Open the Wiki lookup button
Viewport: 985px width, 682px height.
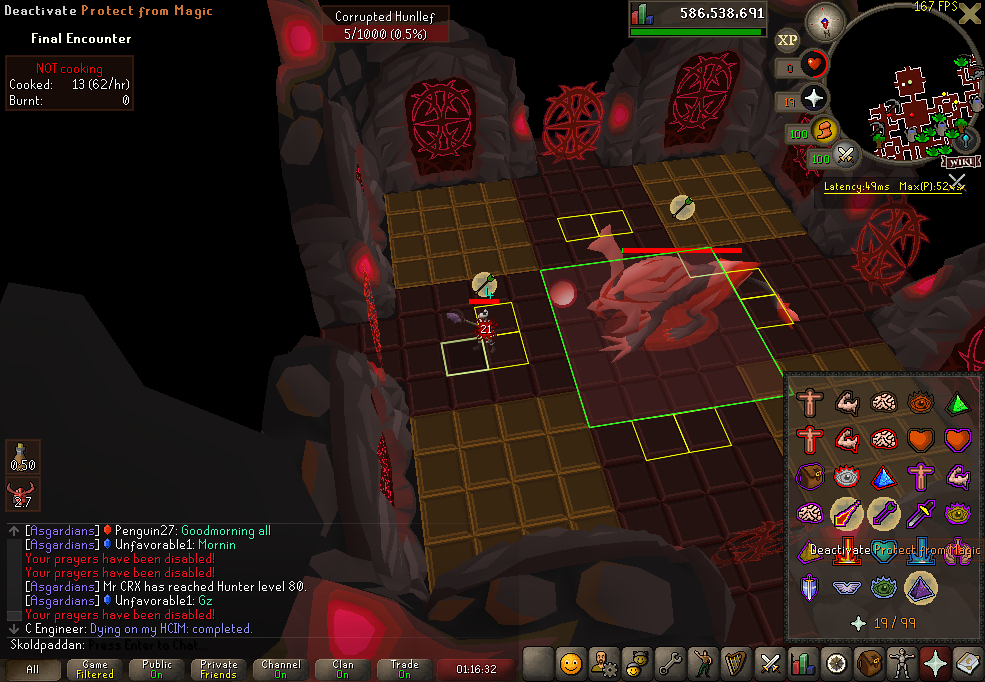pos(958,160)
